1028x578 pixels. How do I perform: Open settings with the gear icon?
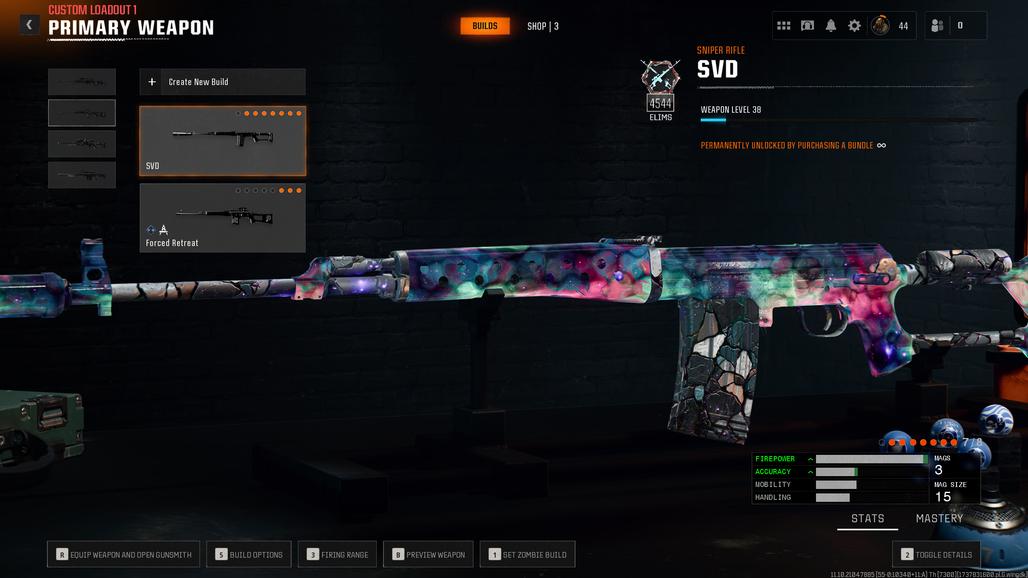[854, 26]
